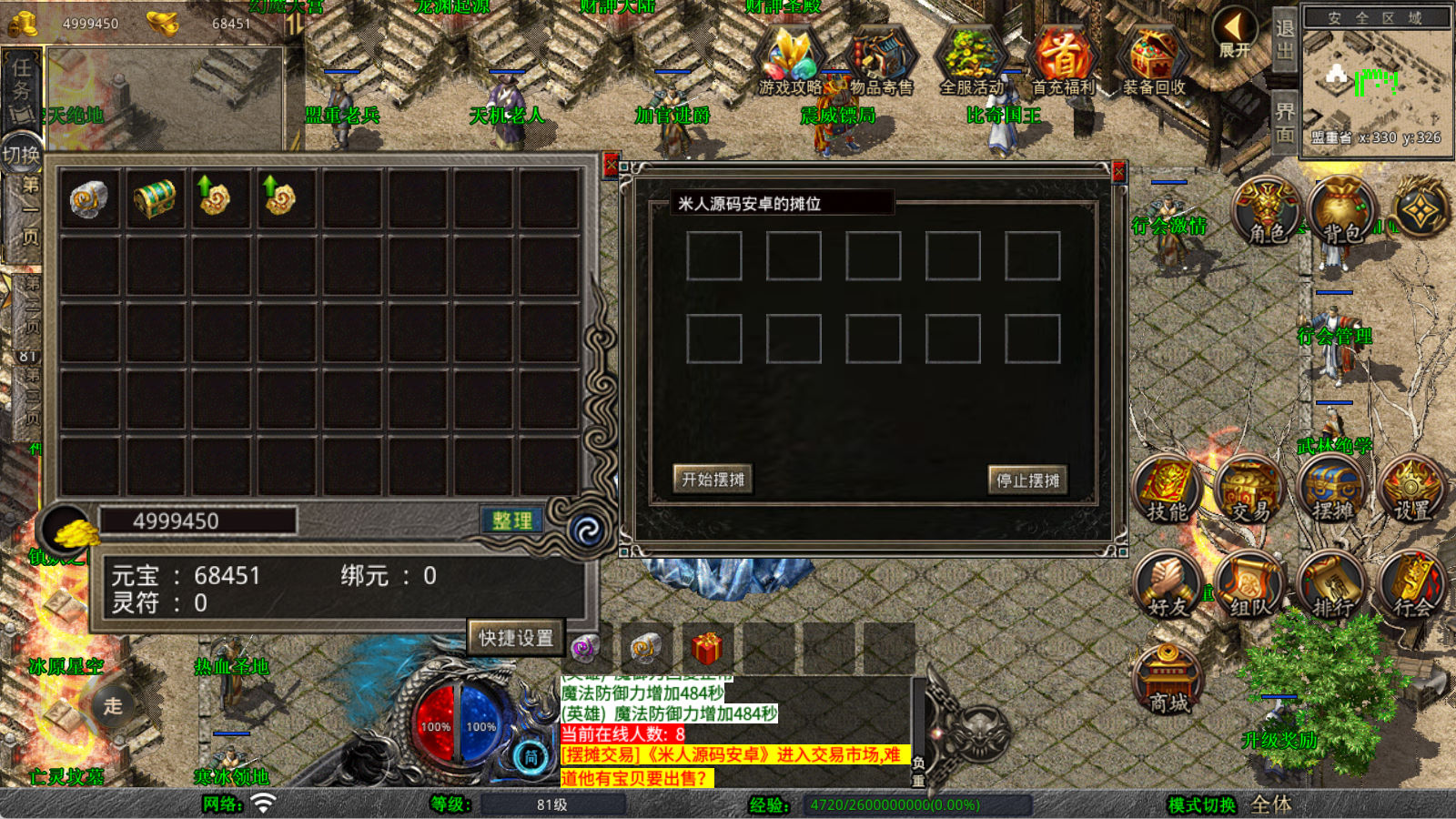Open the 技能 skills menu

point(1168,491)
